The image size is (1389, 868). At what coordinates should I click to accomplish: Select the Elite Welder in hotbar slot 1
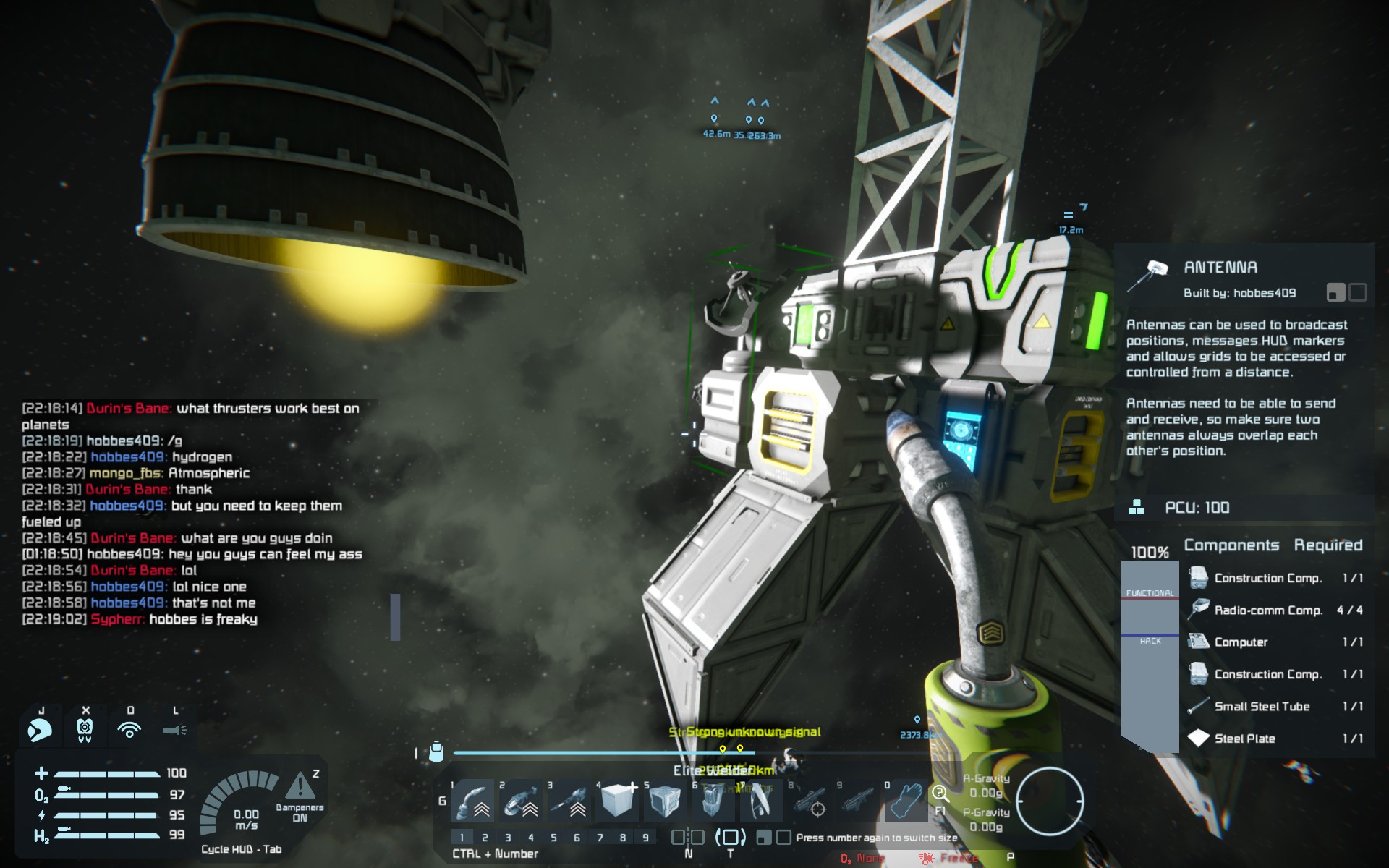473,802
